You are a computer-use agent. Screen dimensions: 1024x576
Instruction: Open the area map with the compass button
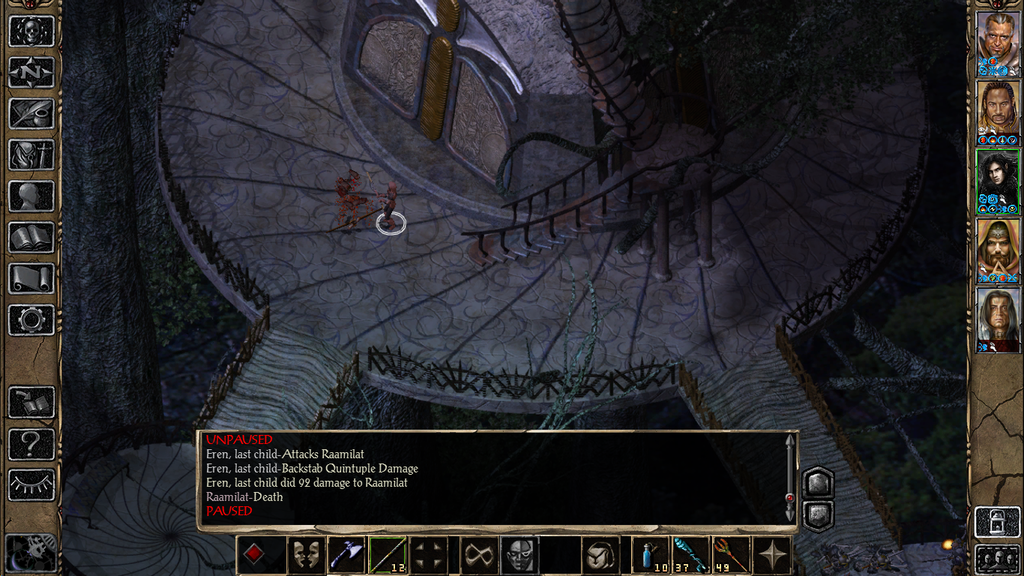pyautogui.click(x=31, y=72)
